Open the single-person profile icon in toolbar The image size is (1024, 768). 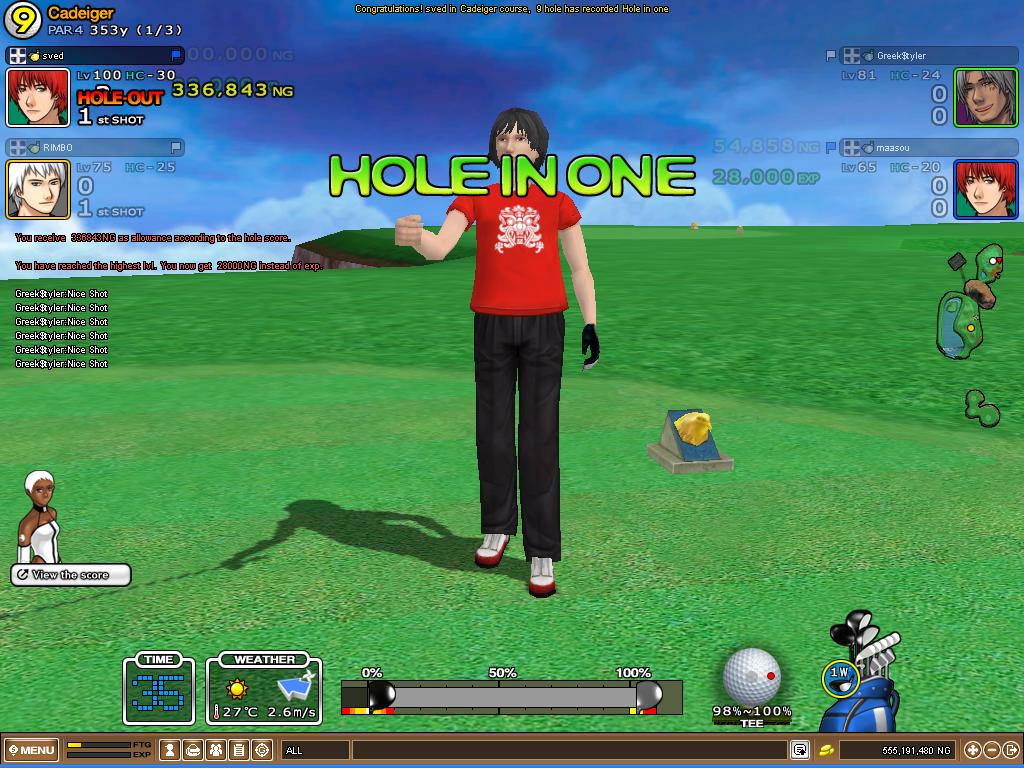(171, 750)
